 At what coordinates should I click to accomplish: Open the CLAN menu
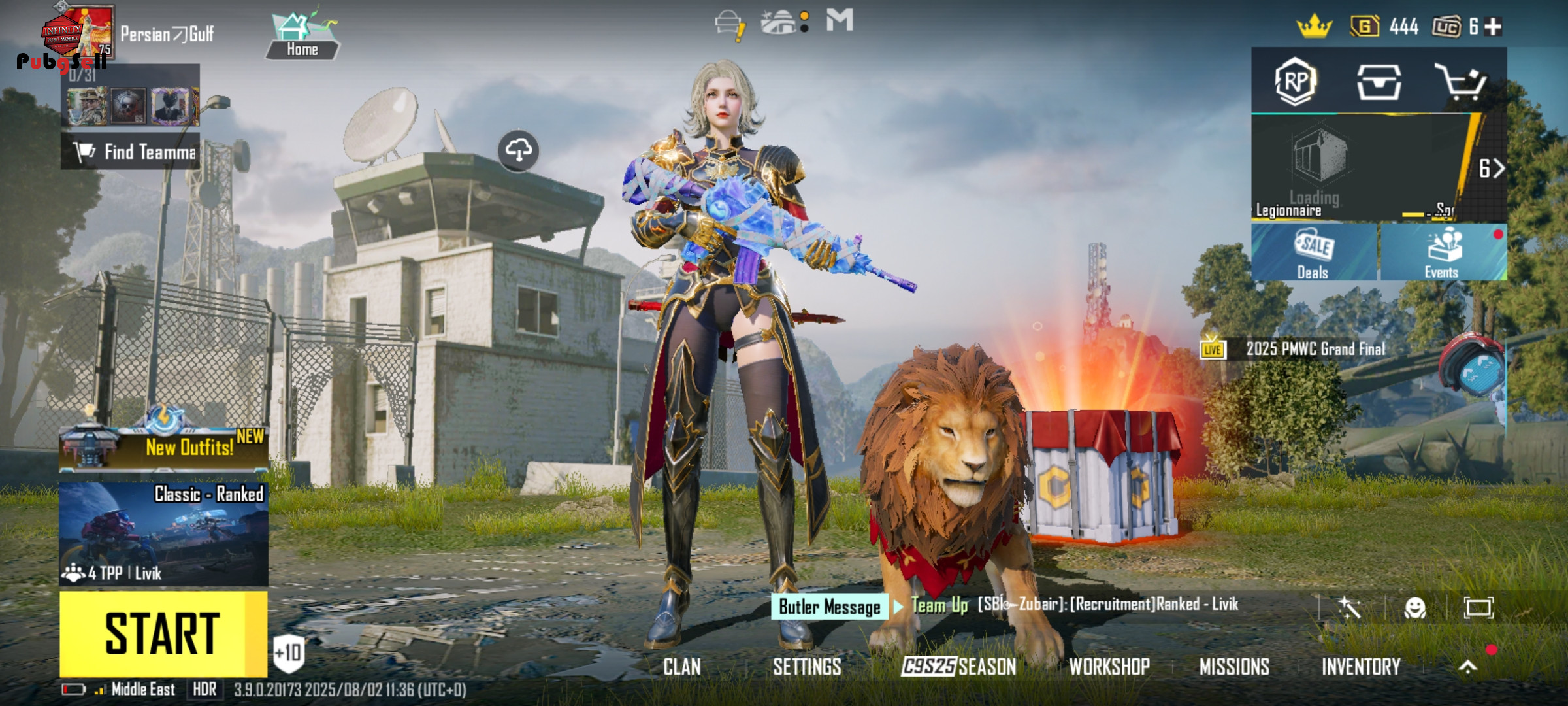(x=682, y=667)
